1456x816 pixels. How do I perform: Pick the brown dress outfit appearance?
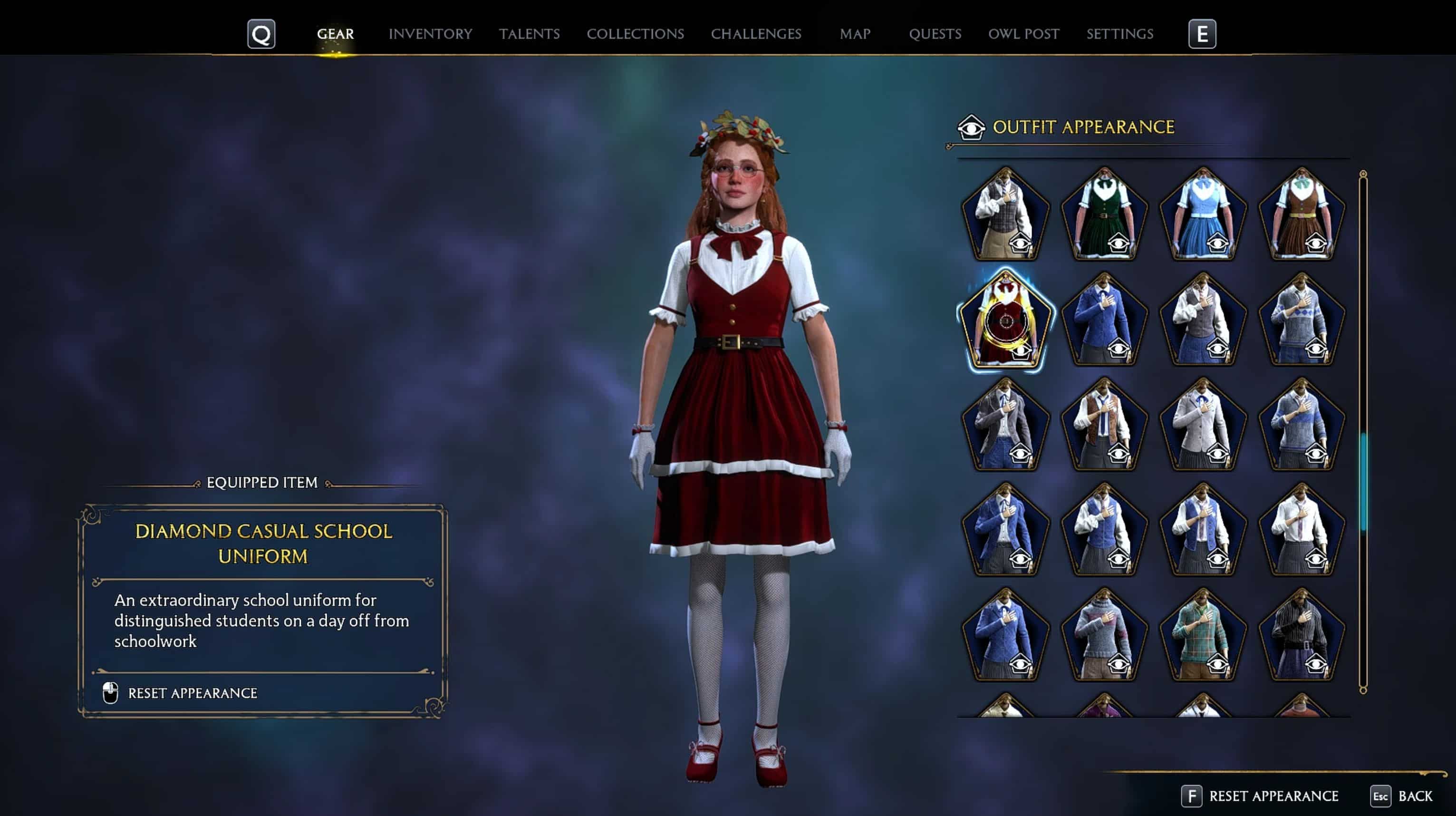(x=1301, y=215)
